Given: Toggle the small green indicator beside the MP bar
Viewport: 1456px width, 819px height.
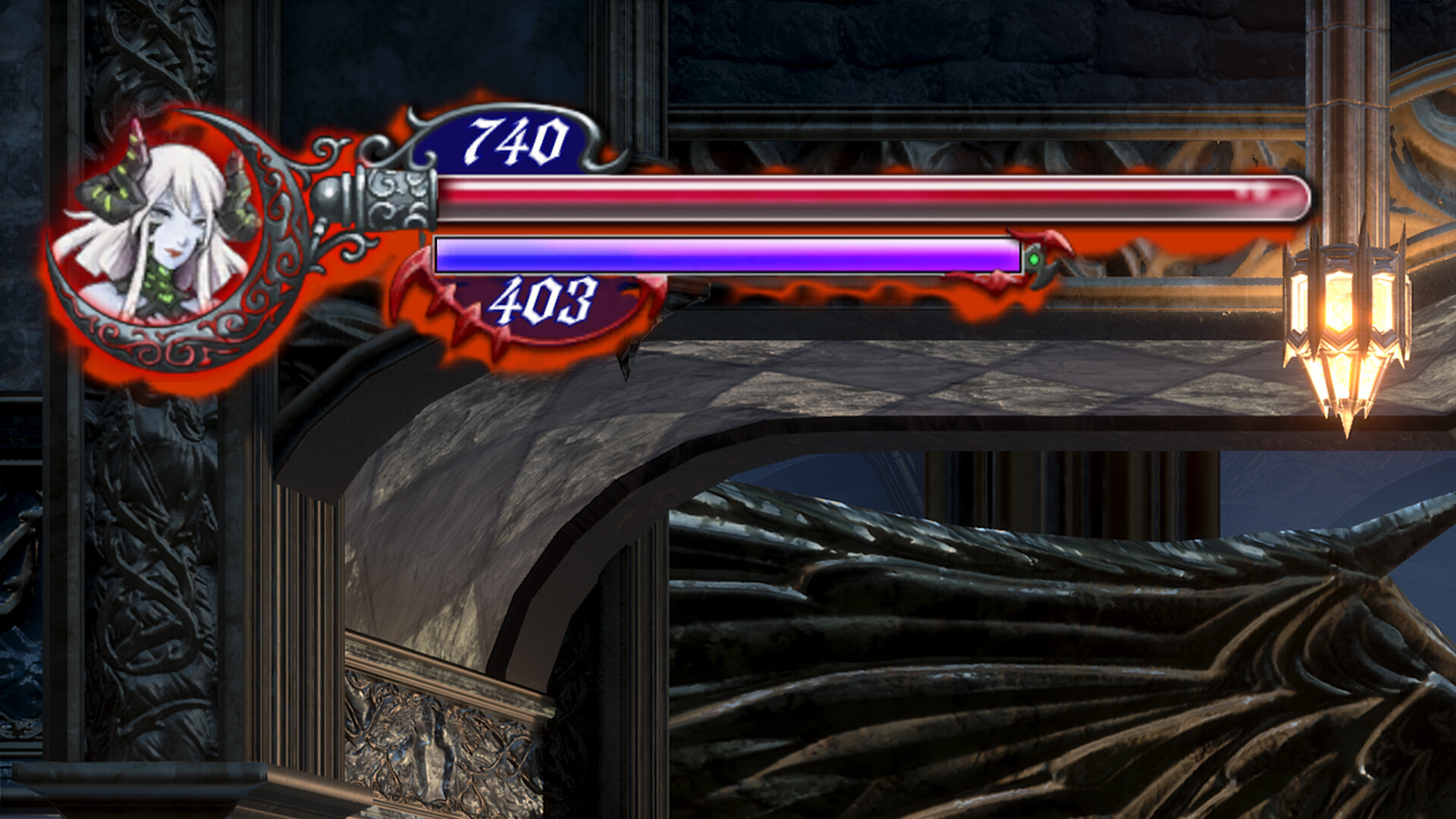Looking at the screenshot, I should click(1033, 260).
